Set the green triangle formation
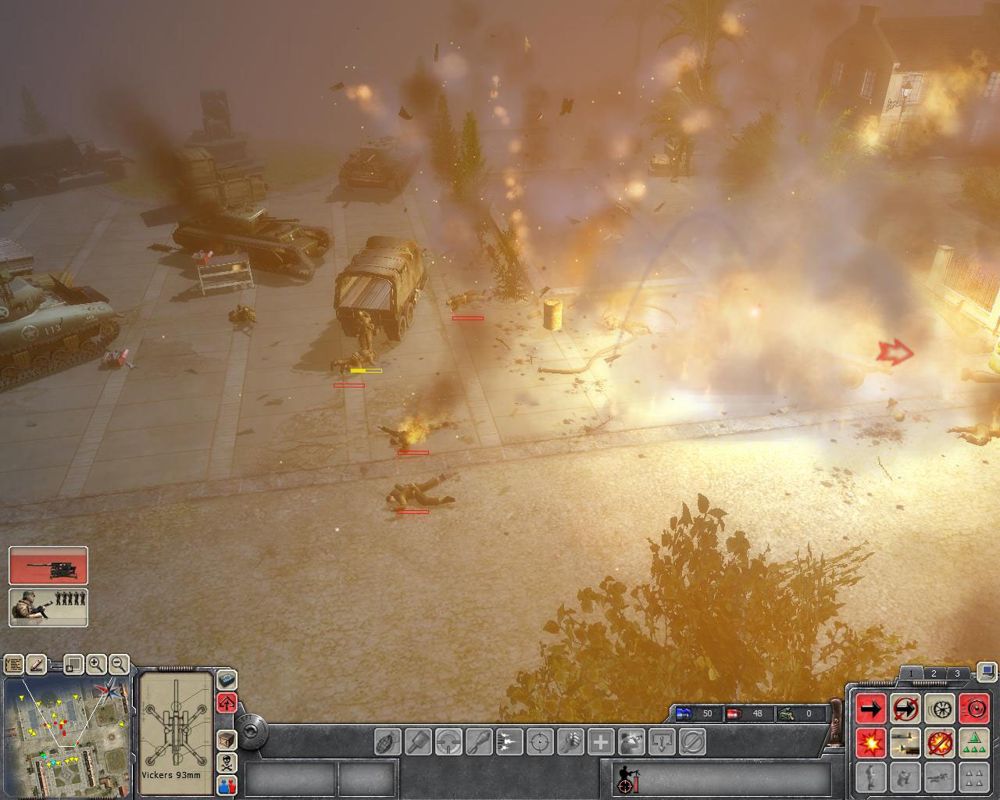Viewport: 1000px width, 800px height. tap(973, 743)
